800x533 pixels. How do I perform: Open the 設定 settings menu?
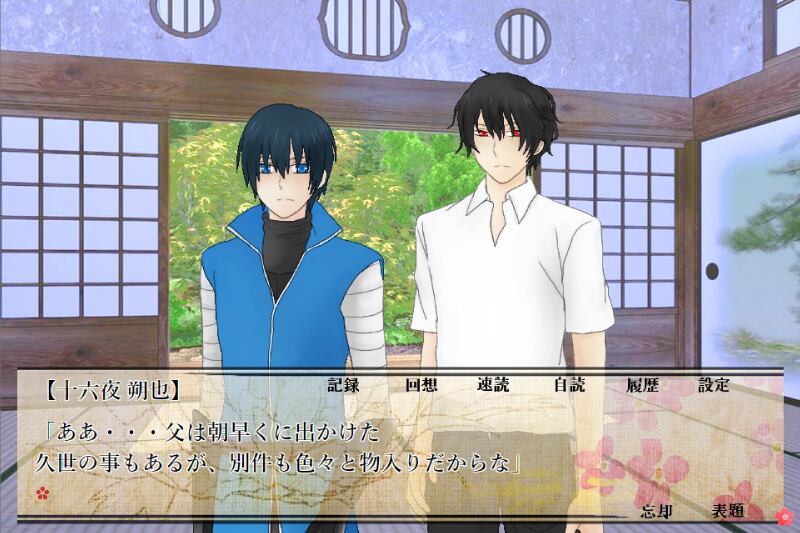[x=714, y=385]
